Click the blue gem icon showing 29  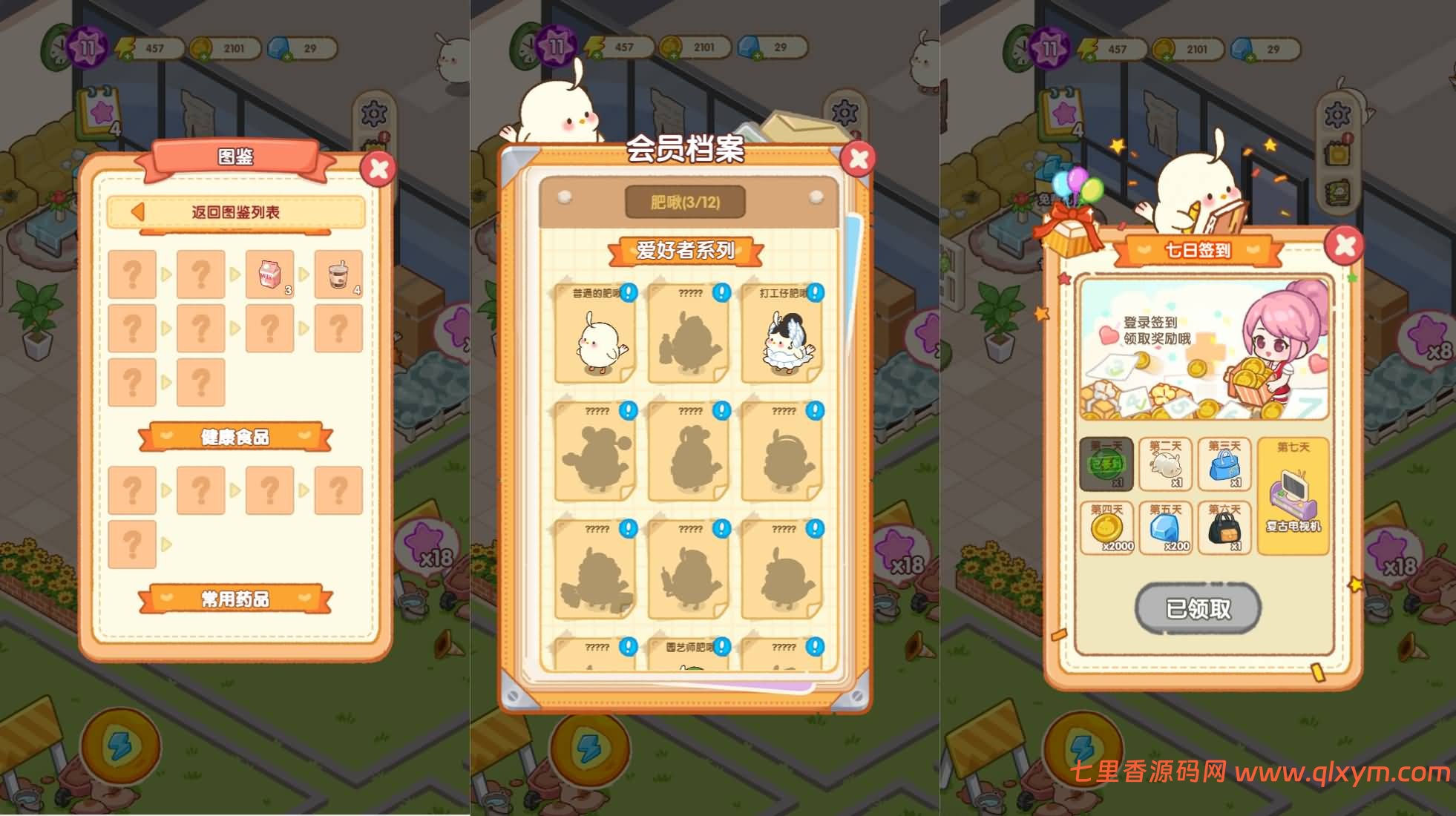point(278,46)
